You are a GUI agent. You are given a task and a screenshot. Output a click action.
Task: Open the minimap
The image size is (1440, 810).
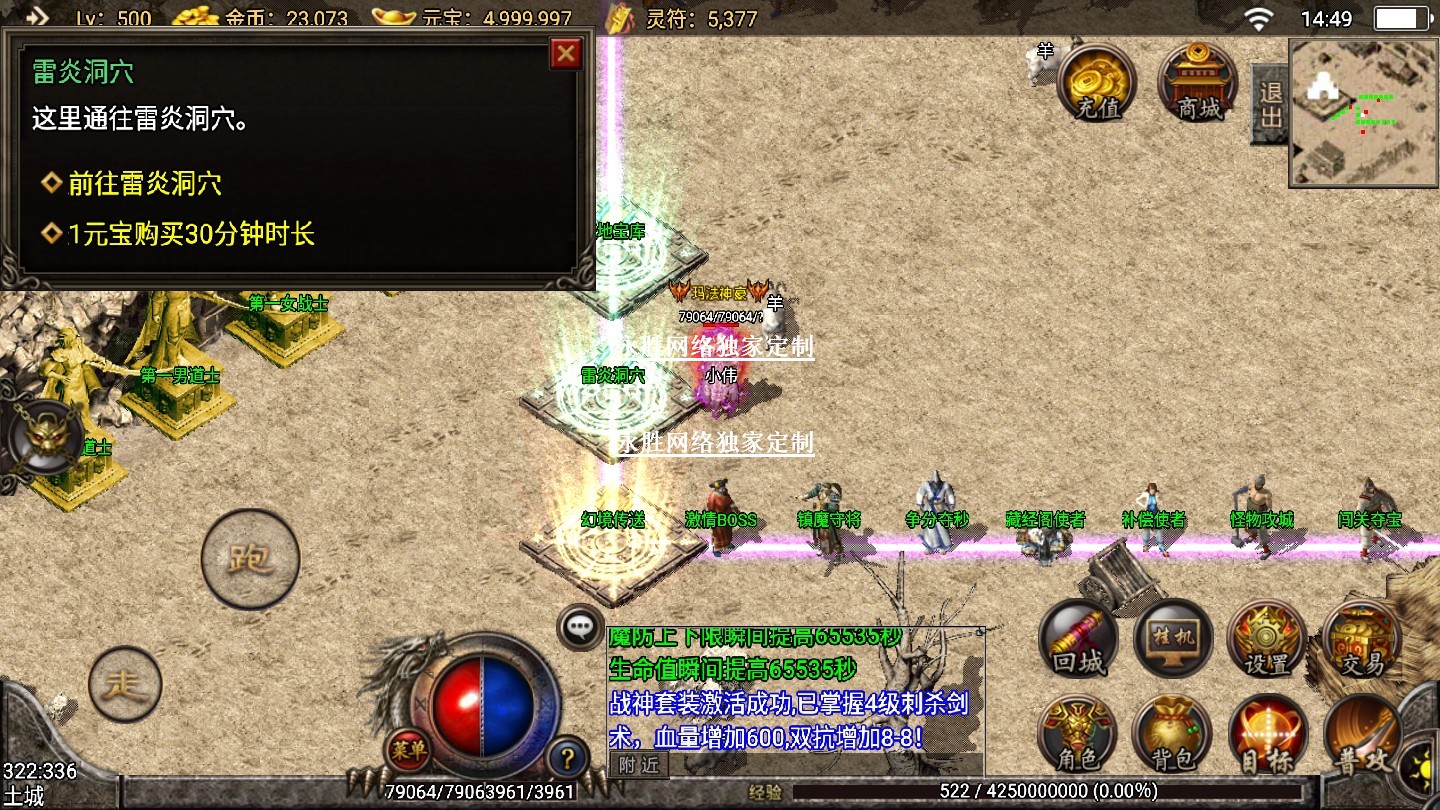click(1363, 112)
